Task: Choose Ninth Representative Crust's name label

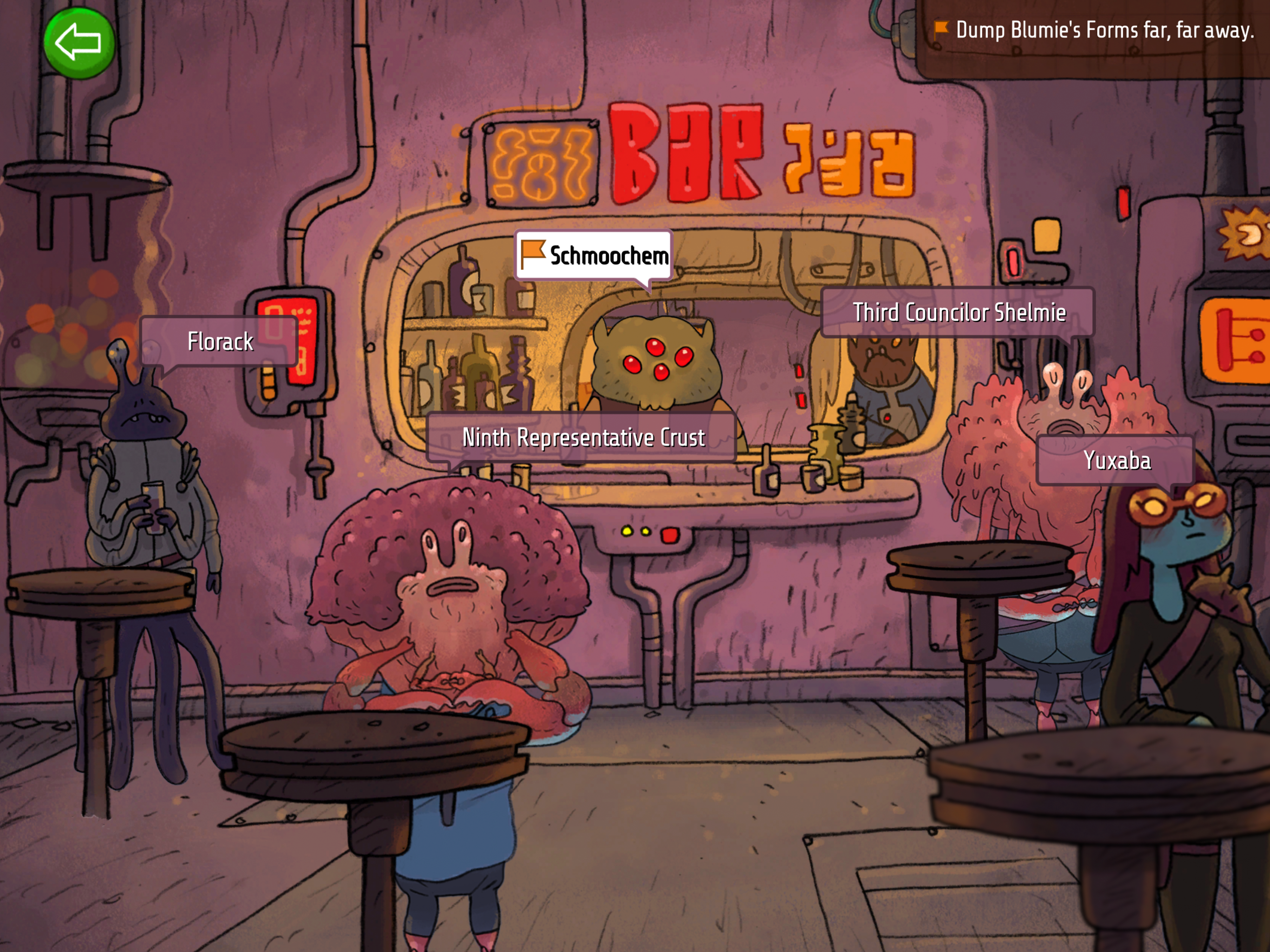Action: 582,437
